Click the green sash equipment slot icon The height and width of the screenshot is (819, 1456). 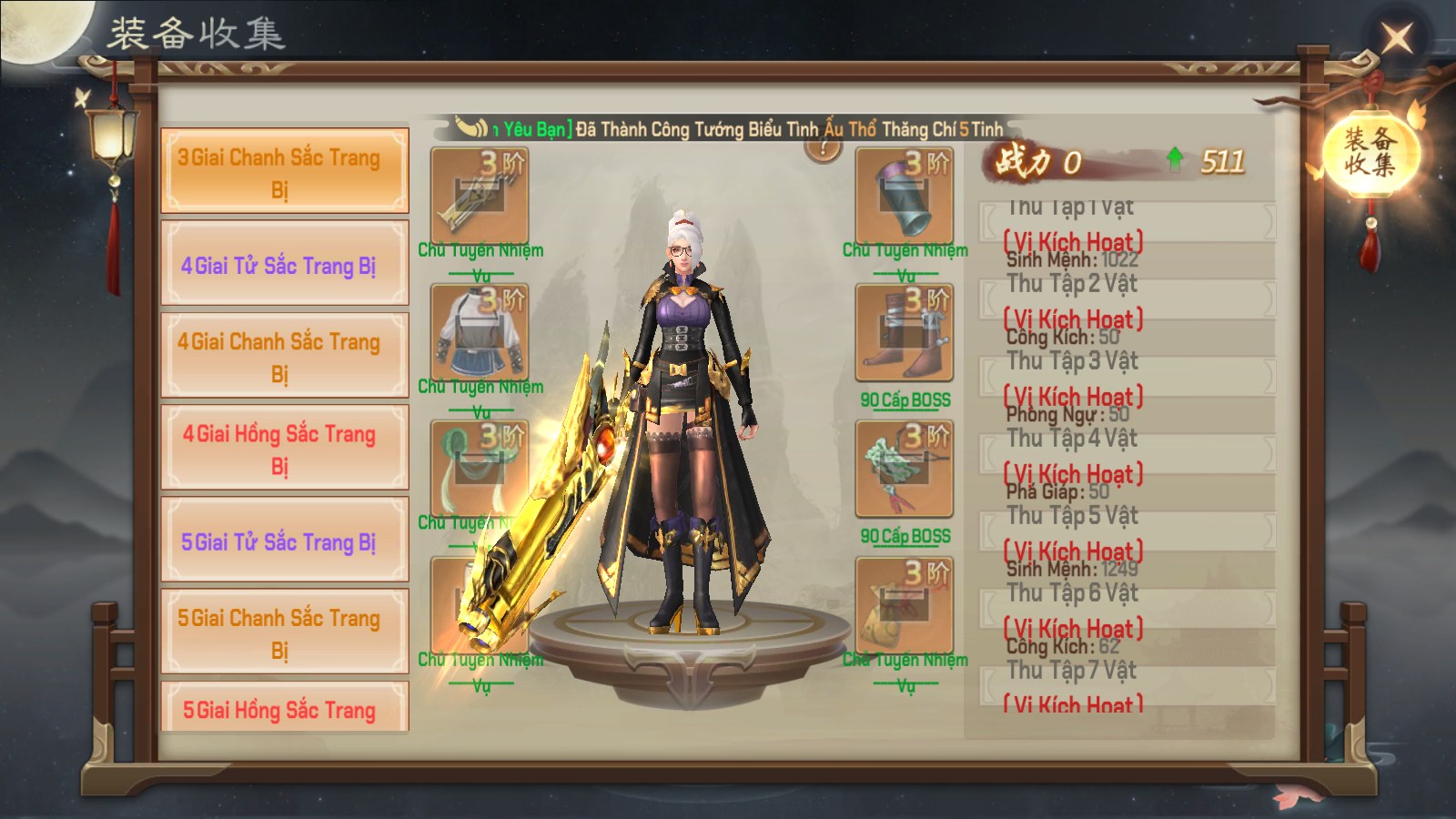pos(480,466)
